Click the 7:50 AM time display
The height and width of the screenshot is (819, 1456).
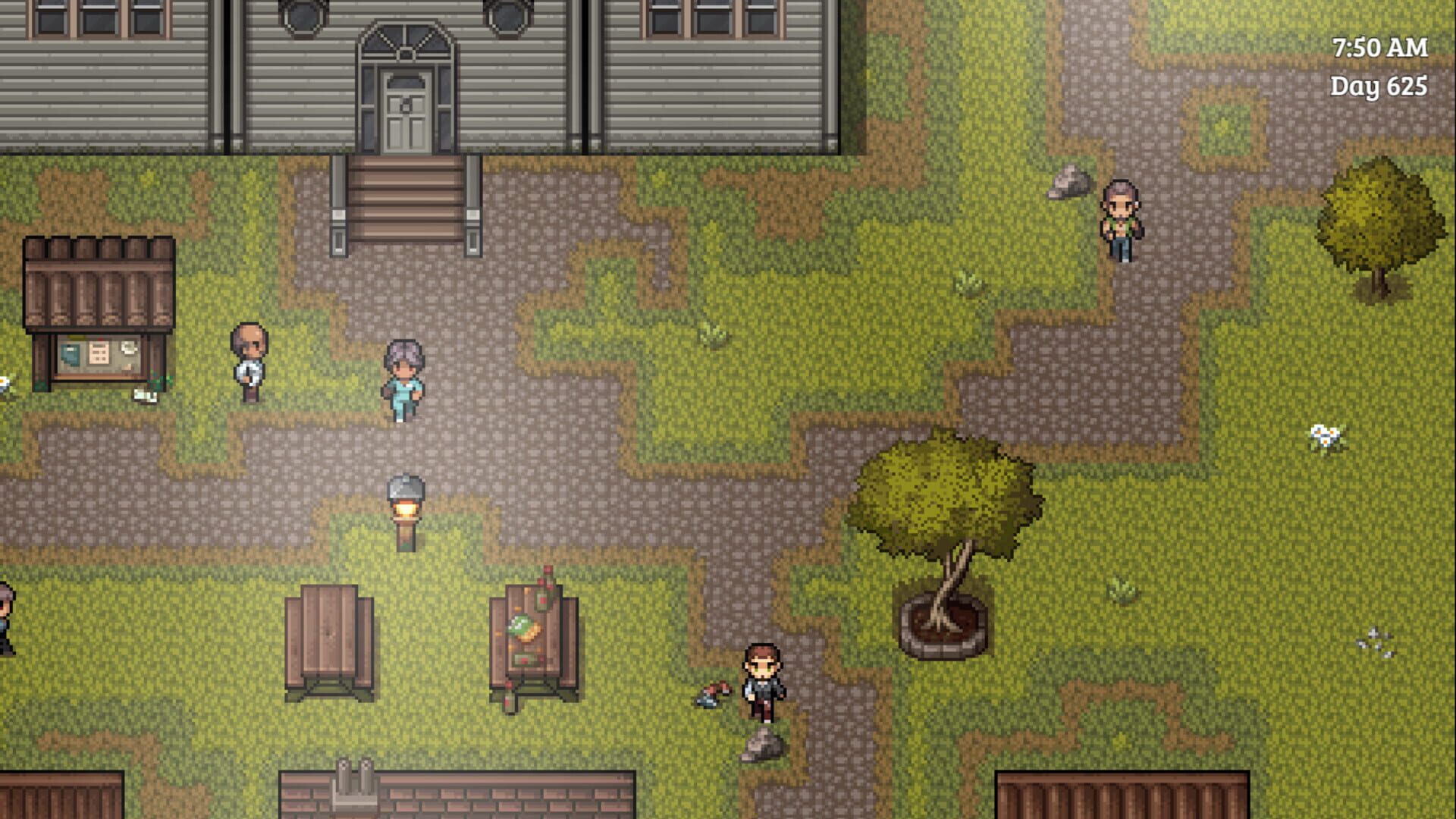coord(1382,47)
